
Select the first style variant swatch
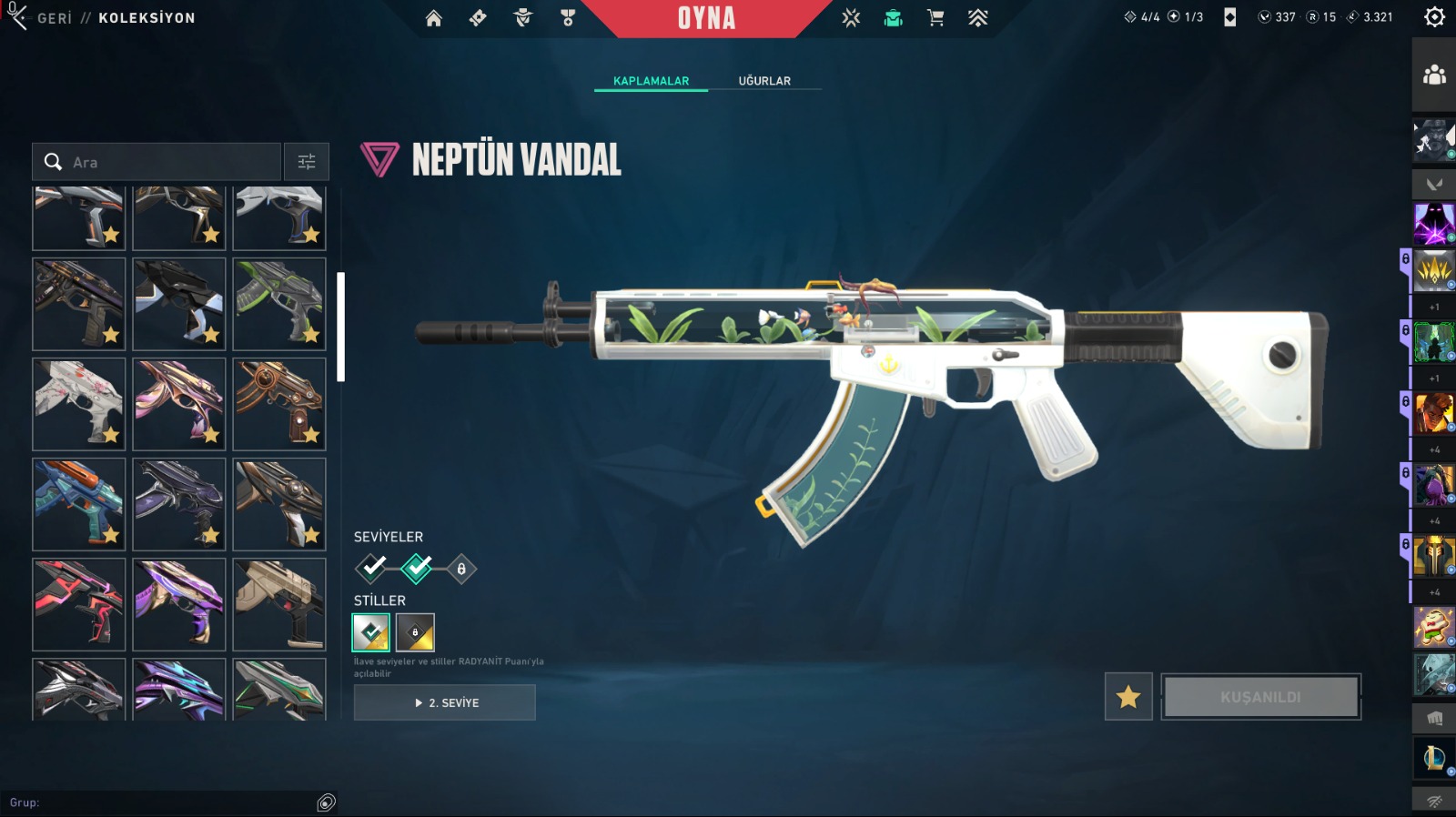(371, 632)
